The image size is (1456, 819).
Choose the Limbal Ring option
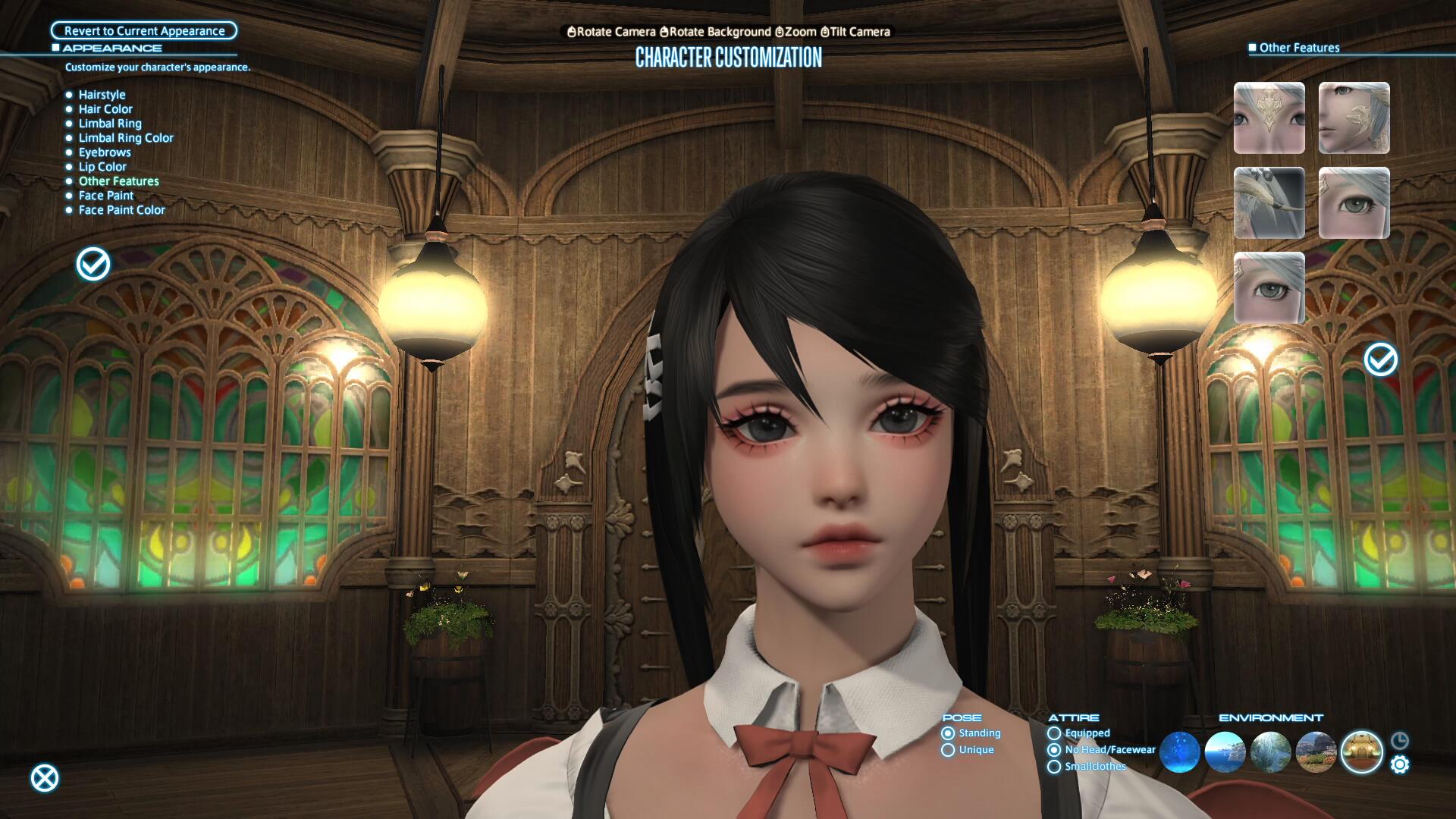click(110, 124)
